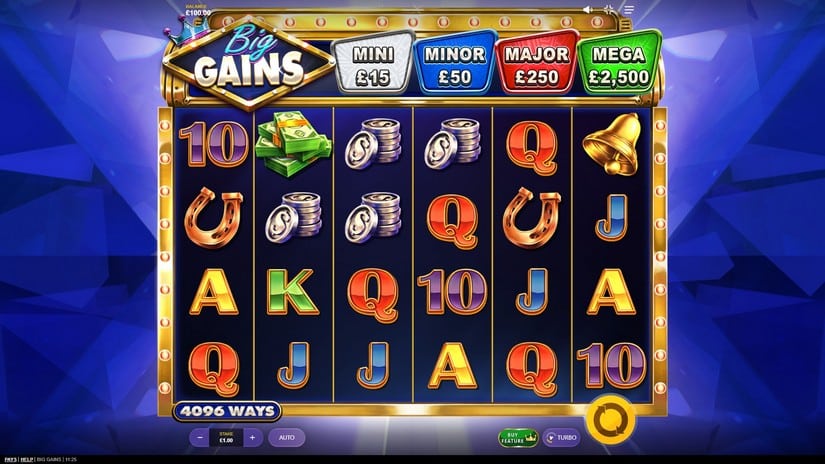
Task: Increase the stake with the plus button
Action: point(252,437)
